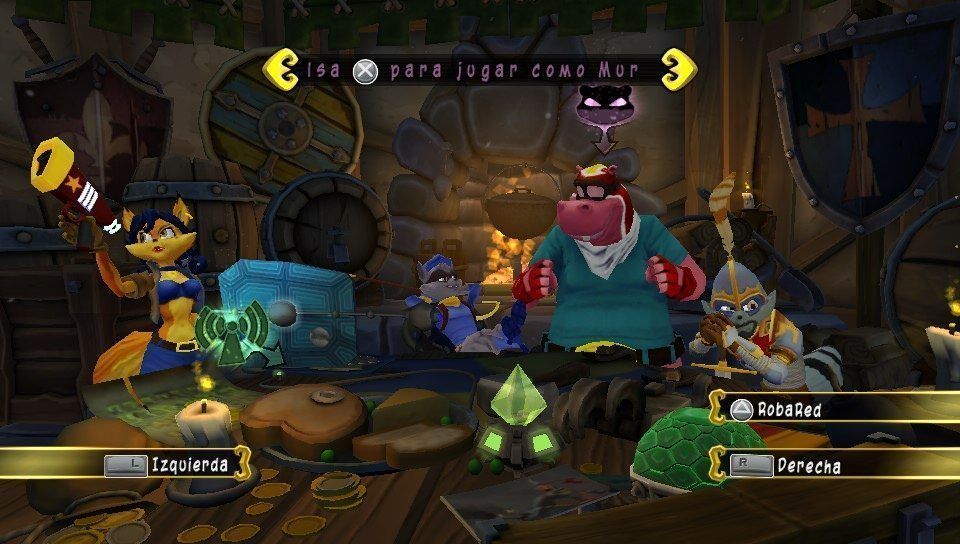Click the yellow left arrow on the top banner

point(277,71)
